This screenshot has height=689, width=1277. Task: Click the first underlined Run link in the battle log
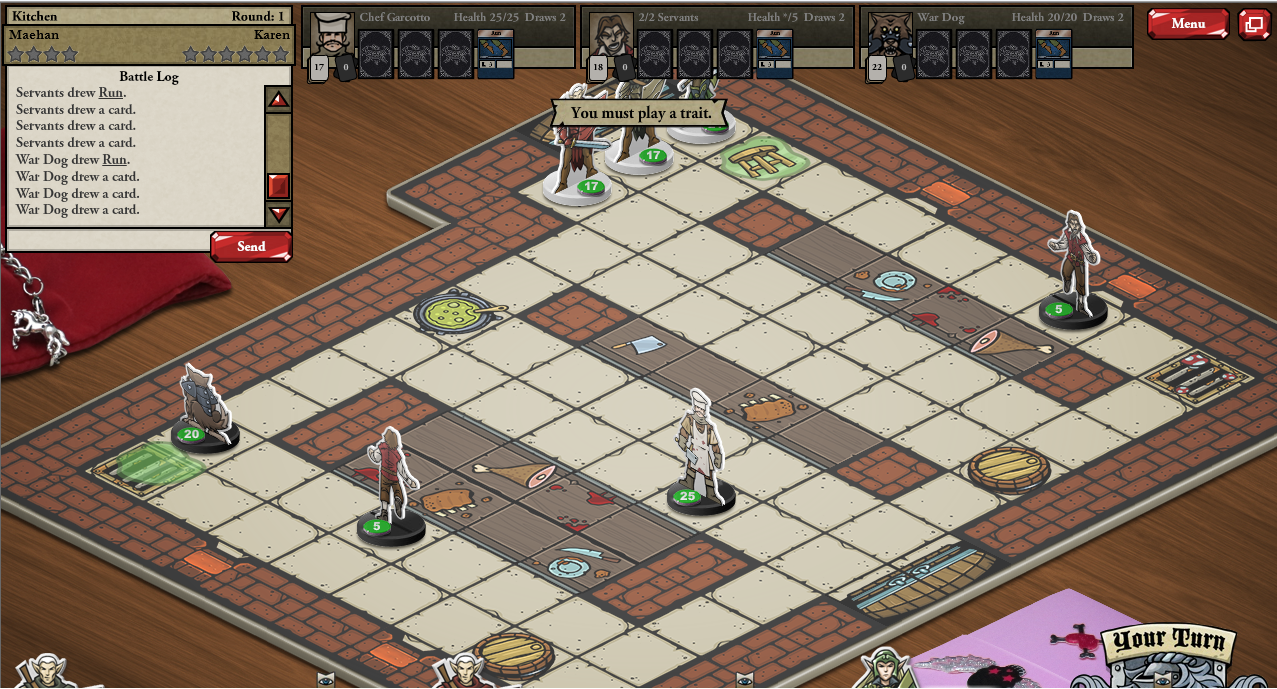[111, 93]
